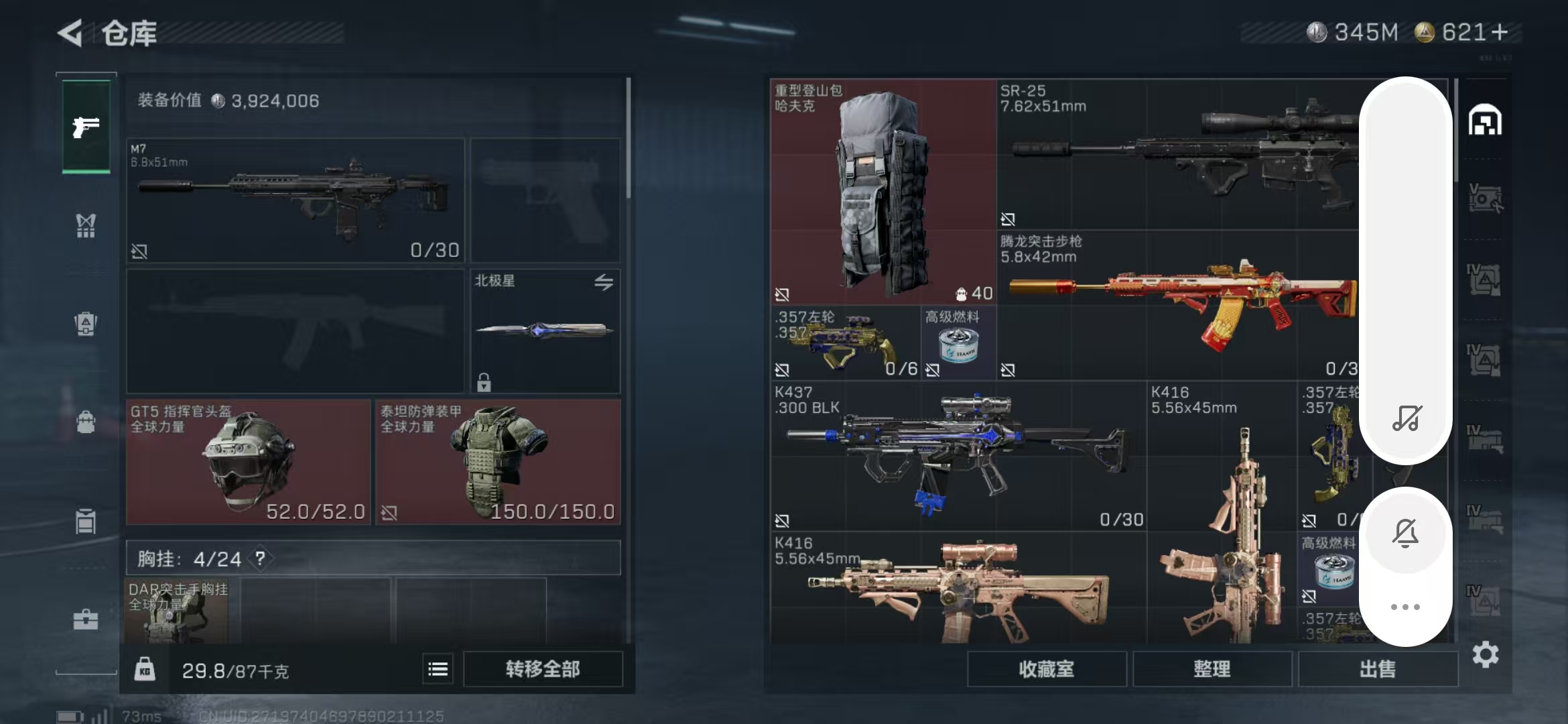Open the 出售 sell option
This screenshot has width=1568, height=724.
[x=1378, y=669]
